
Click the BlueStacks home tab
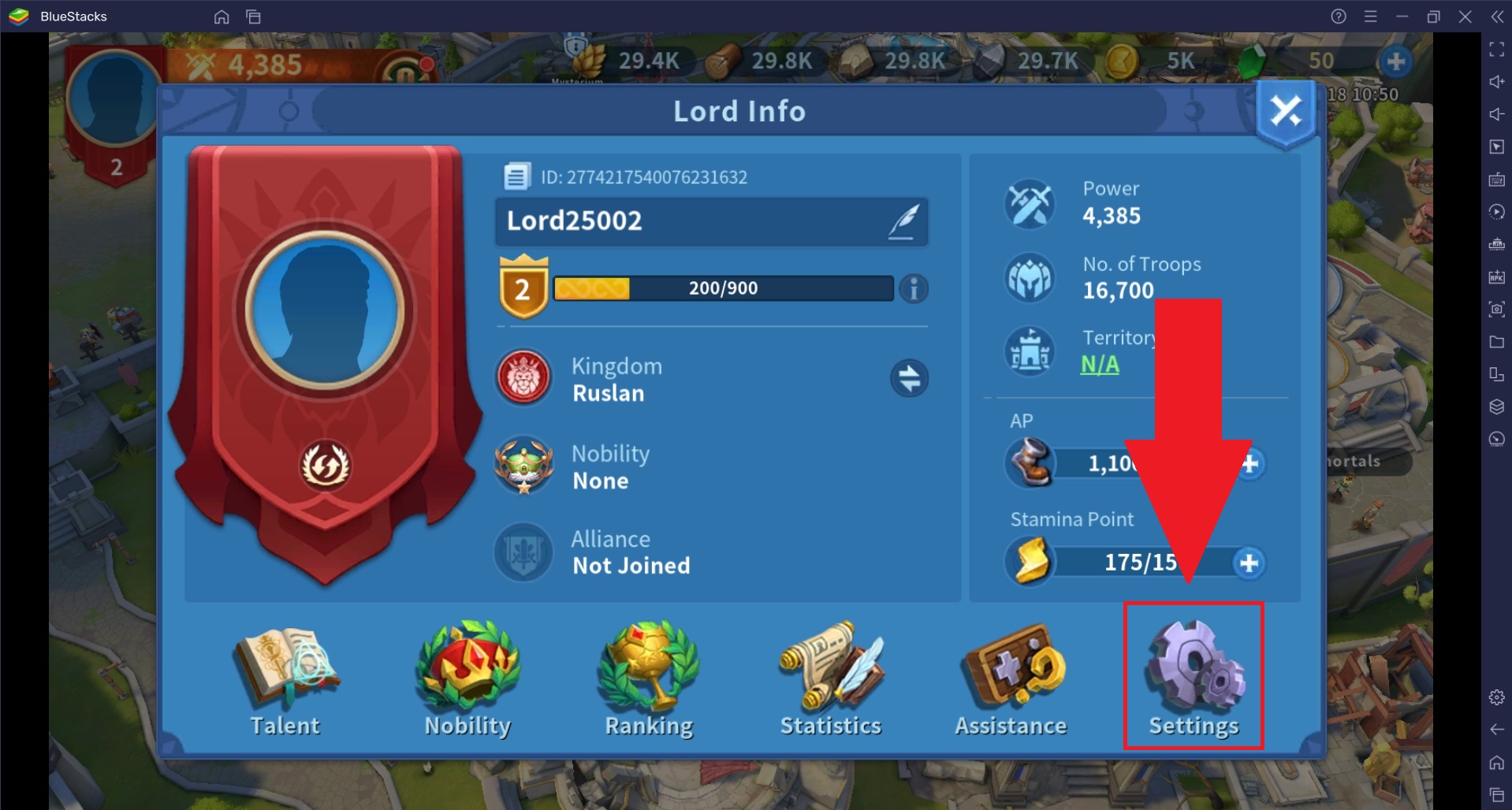[x=222, y=17]
